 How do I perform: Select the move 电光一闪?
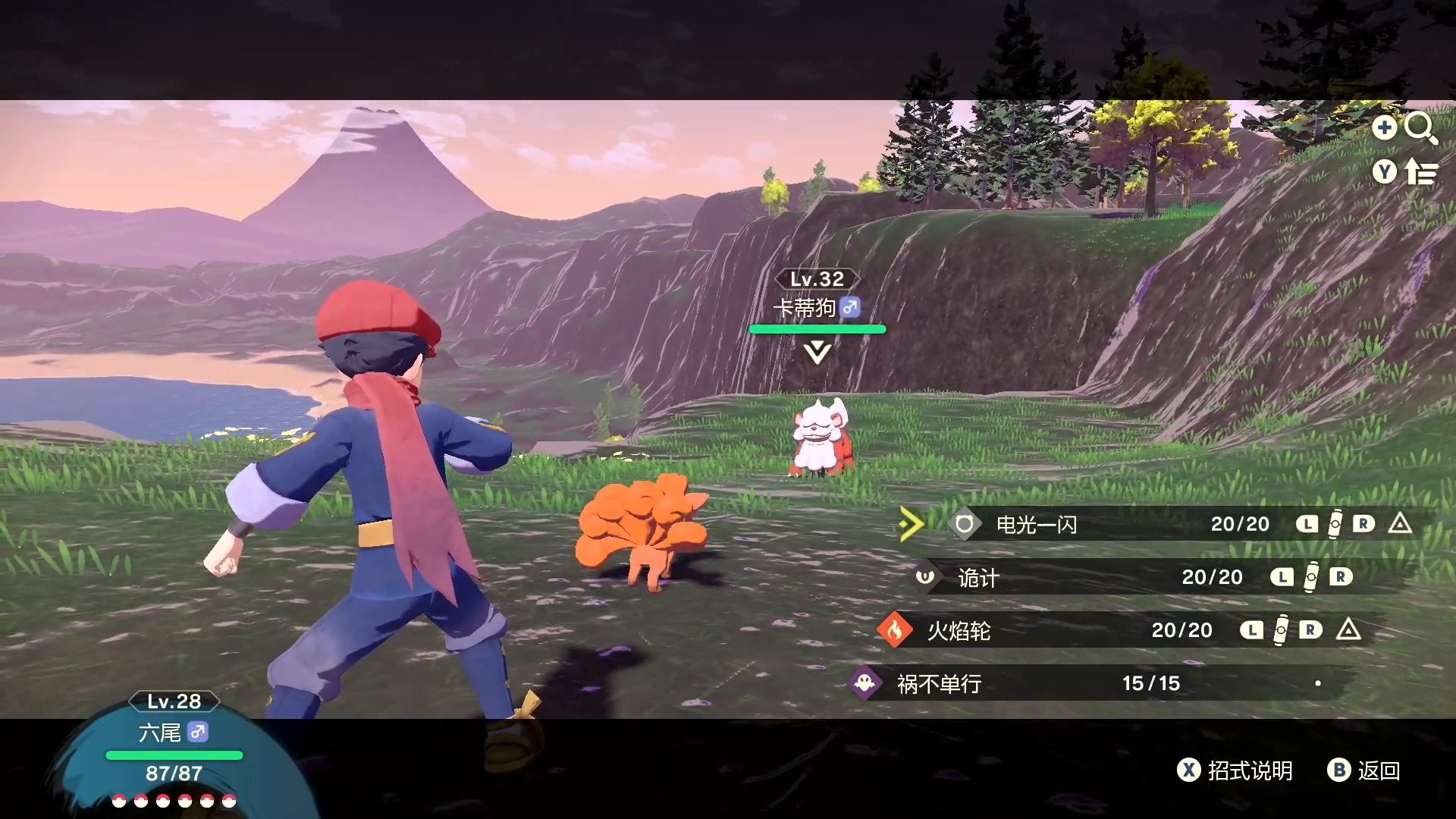point(1036,524)
